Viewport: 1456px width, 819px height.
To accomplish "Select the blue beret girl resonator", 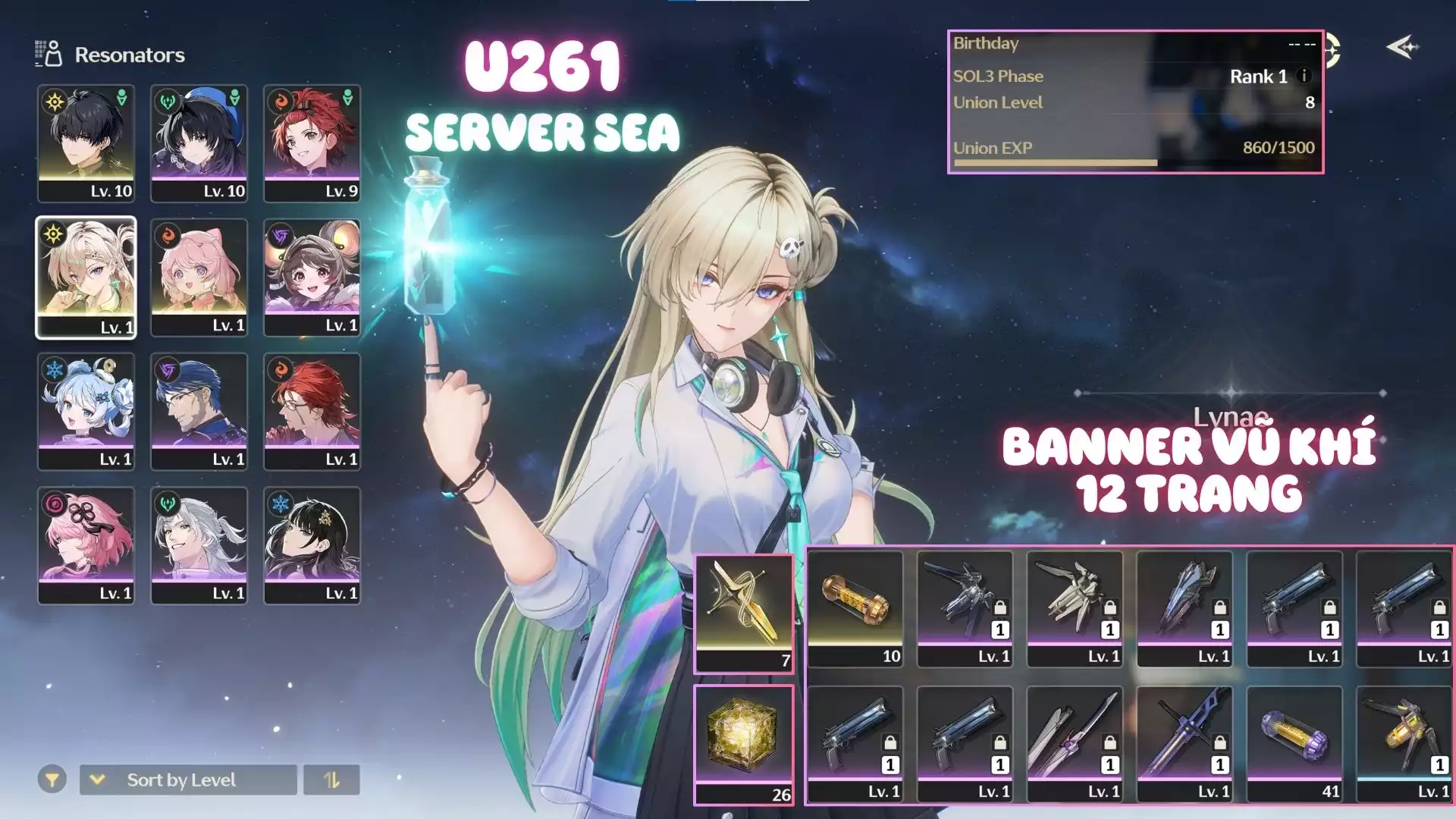I will tap(199, 143).
